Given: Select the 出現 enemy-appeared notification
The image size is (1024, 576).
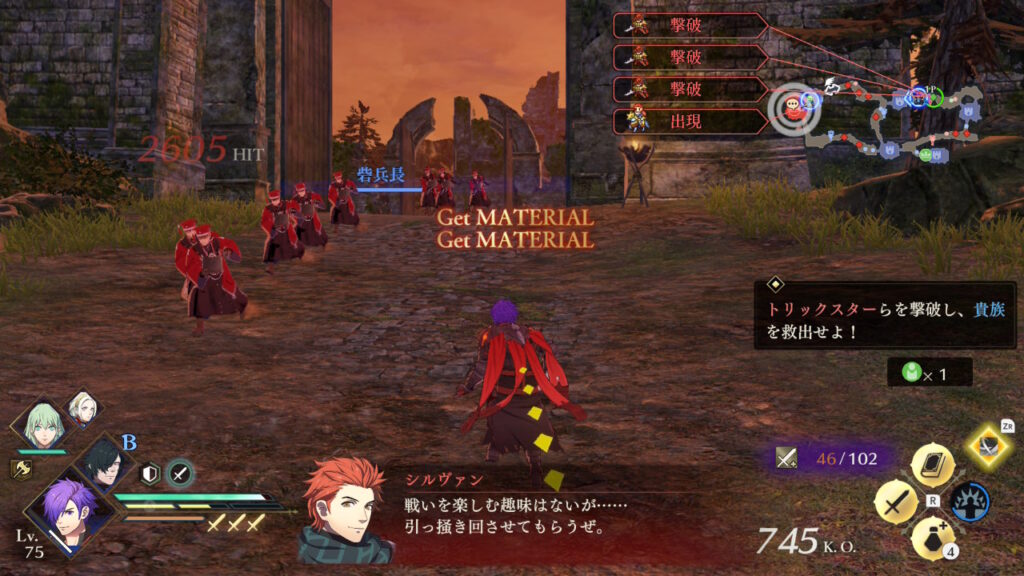Looking at the screenshot, I should click(690, 121).
